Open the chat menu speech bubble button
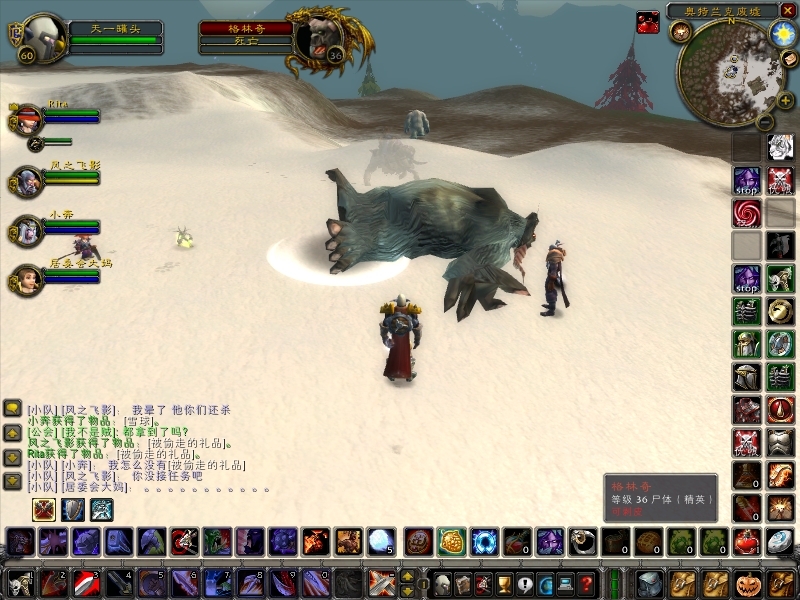The image size is (800, 600). tap(12, 408)
